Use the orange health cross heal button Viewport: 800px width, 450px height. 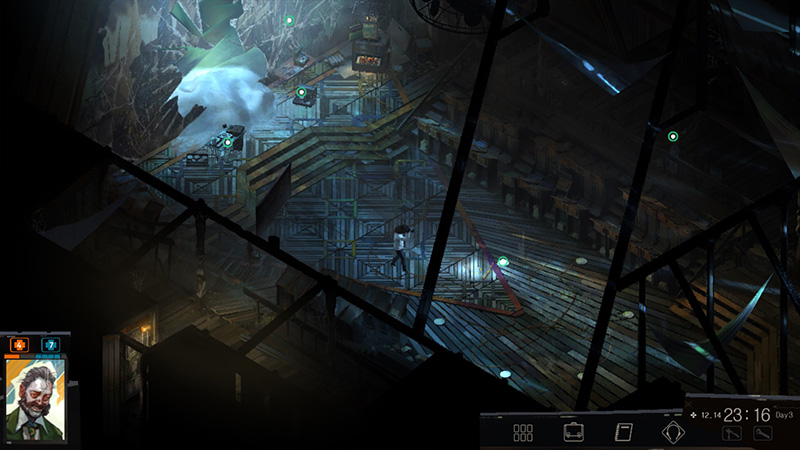tap(19, 345)
